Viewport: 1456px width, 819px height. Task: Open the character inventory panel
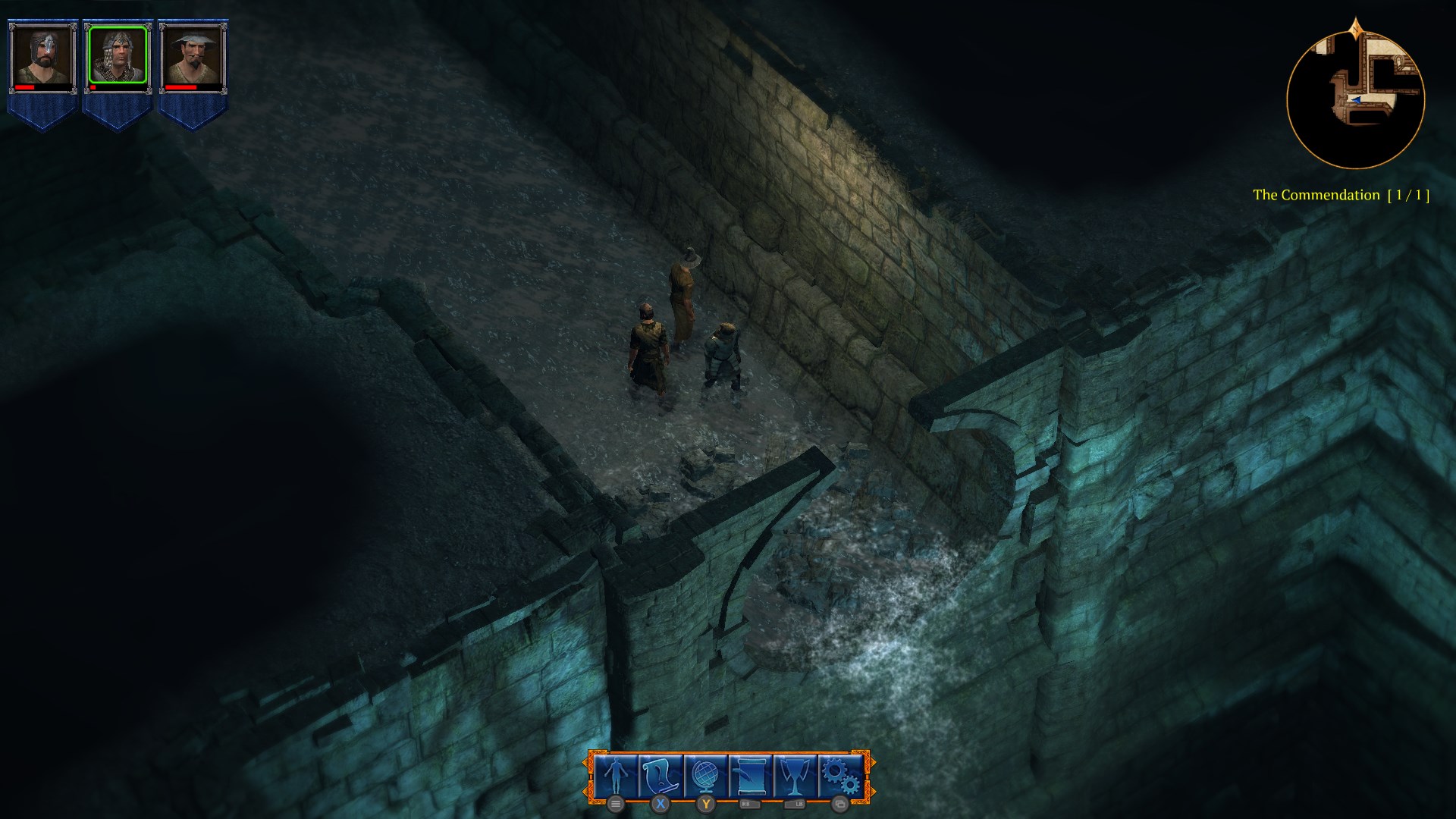coord(617,775)
